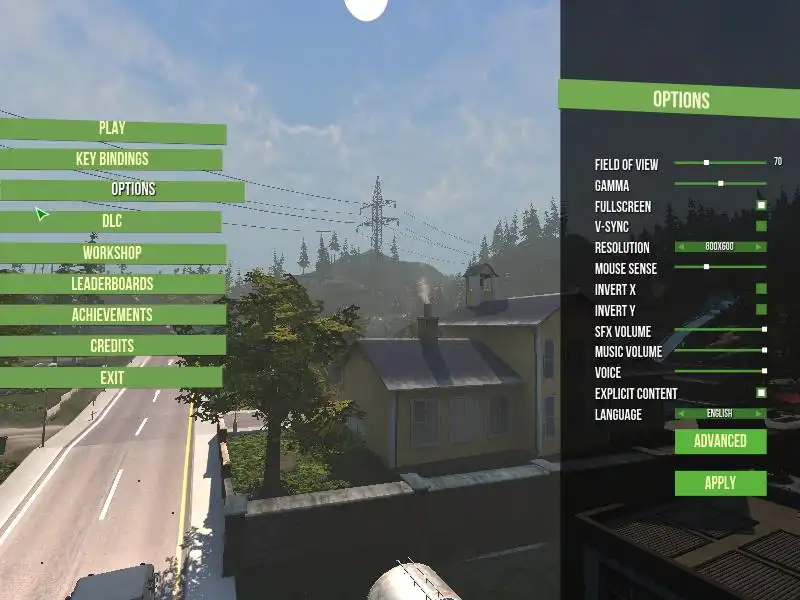Screen dimensions: 800x600
Task: Open the Key Bindings menu
Action: pyautogui.click(x=112, y=159)
